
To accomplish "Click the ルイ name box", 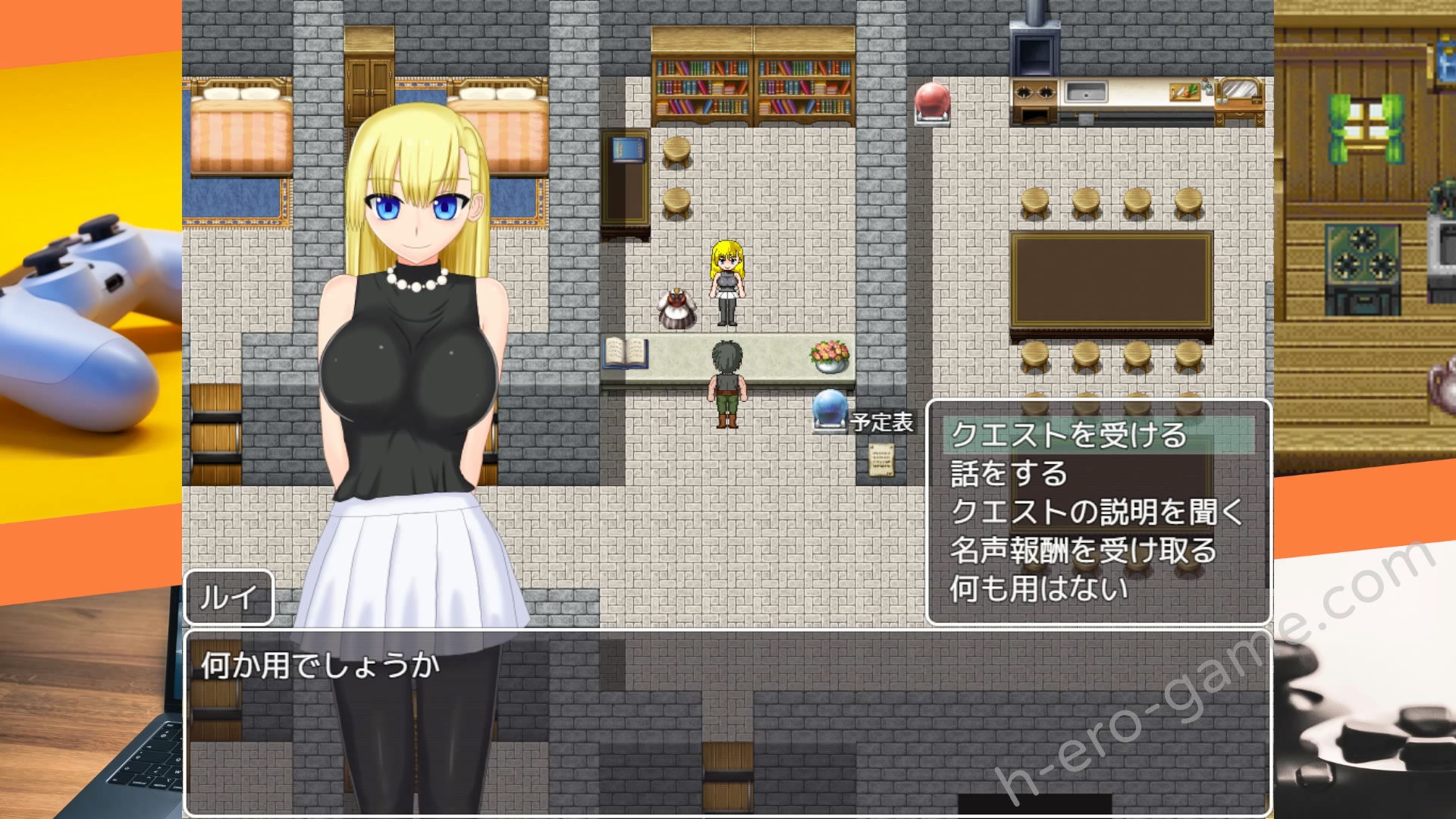I will [227, 598].
